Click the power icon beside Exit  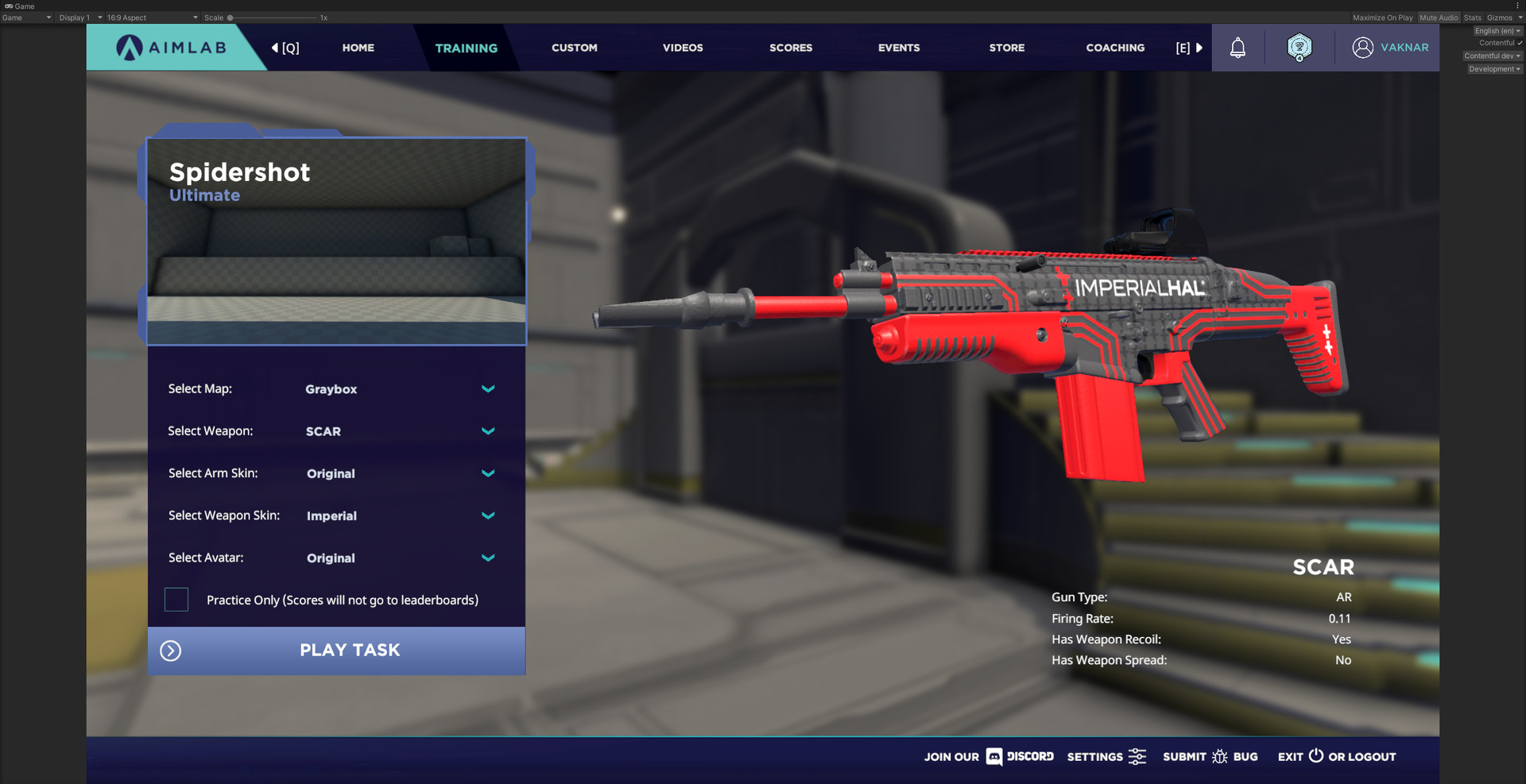point(1315,756)
